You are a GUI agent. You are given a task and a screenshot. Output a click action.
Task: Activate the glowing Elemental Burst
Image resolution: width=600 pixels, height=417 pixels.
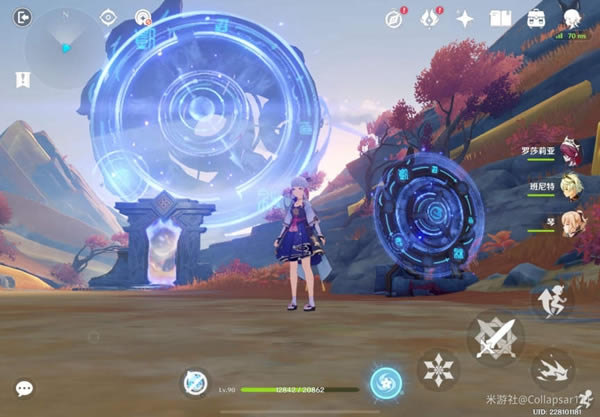[385, 381]
